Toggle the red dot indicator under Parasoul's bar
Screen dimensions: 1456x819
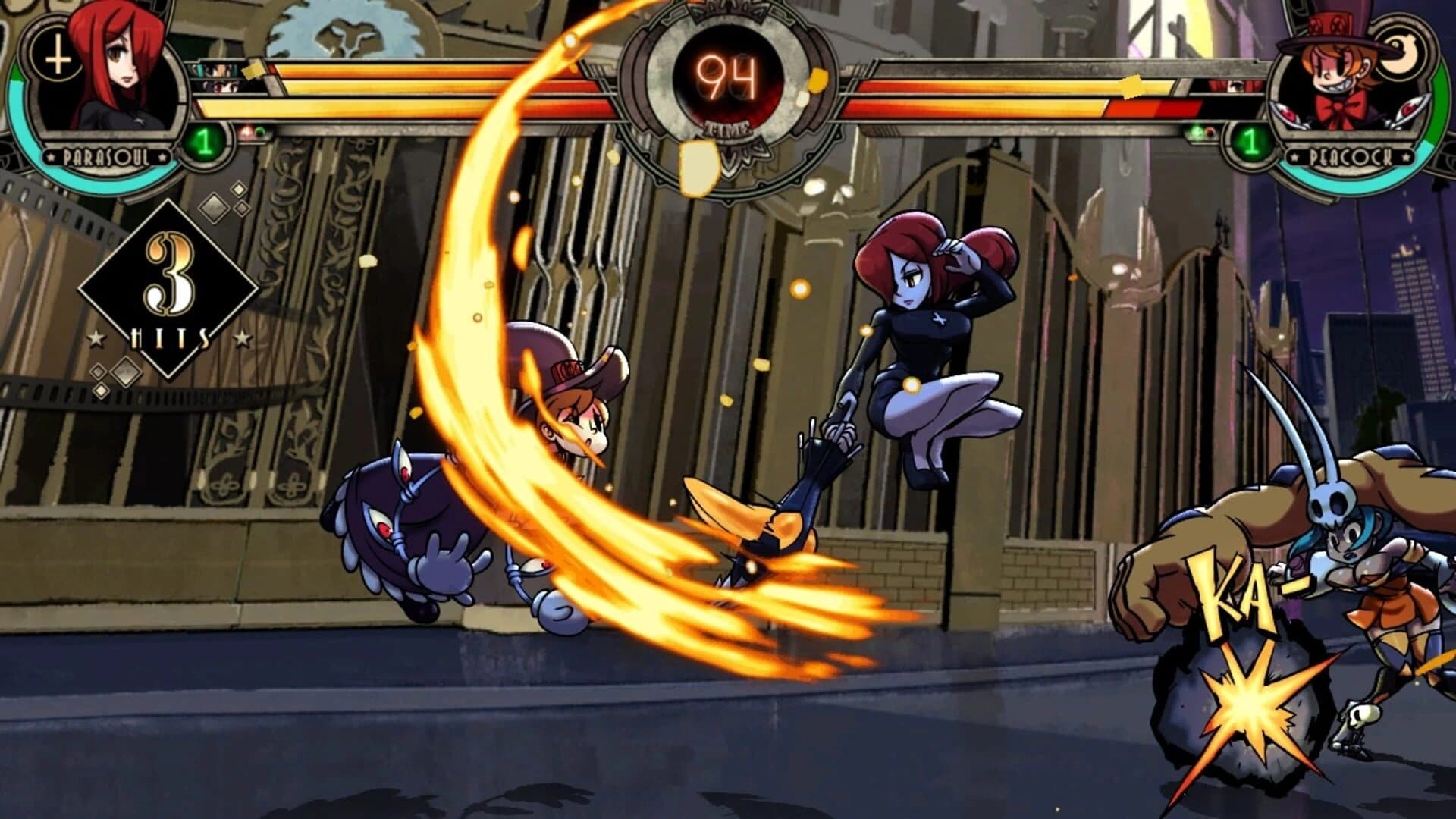[246, 130]
